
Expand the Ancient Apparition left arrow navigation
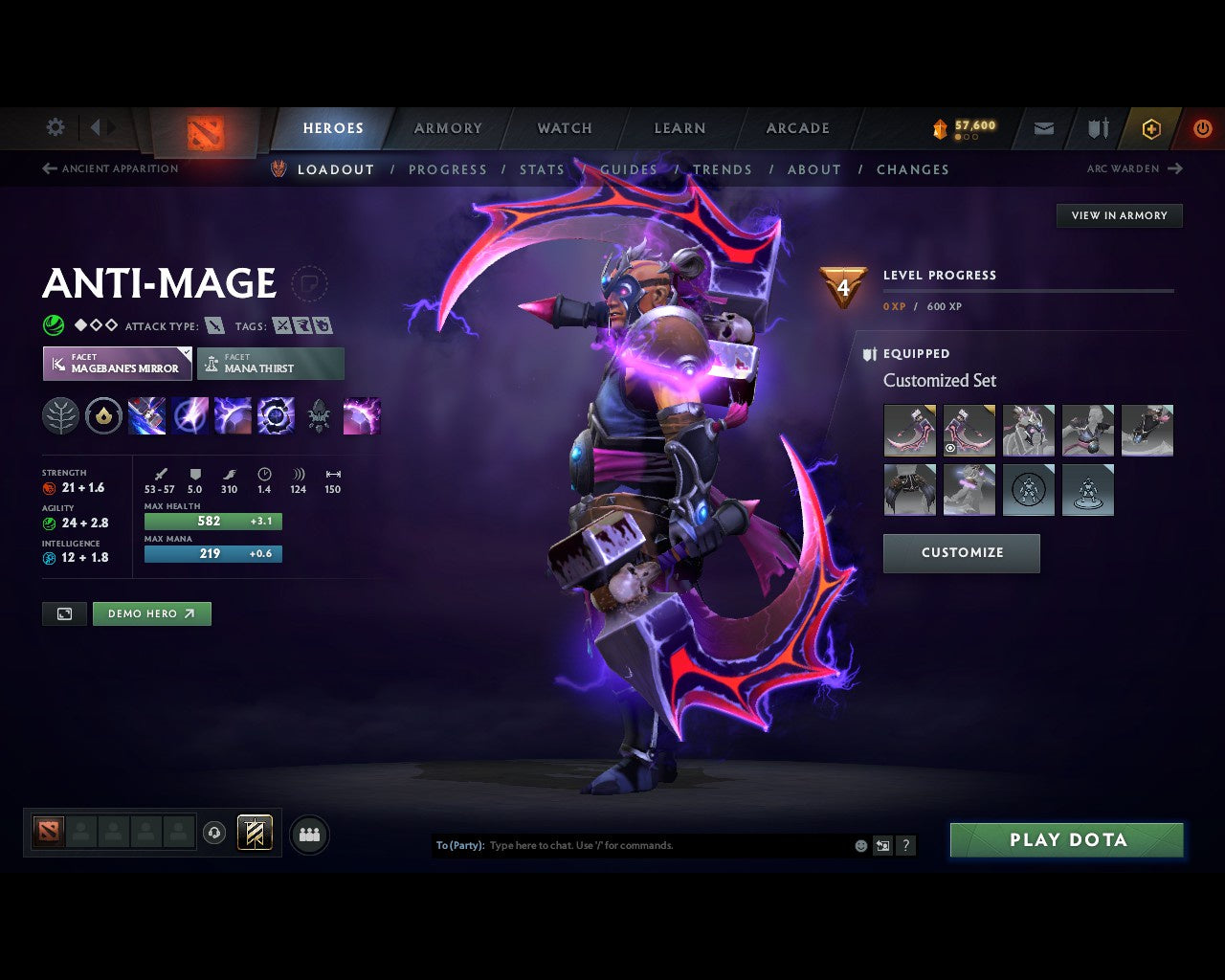coord(48,168)
